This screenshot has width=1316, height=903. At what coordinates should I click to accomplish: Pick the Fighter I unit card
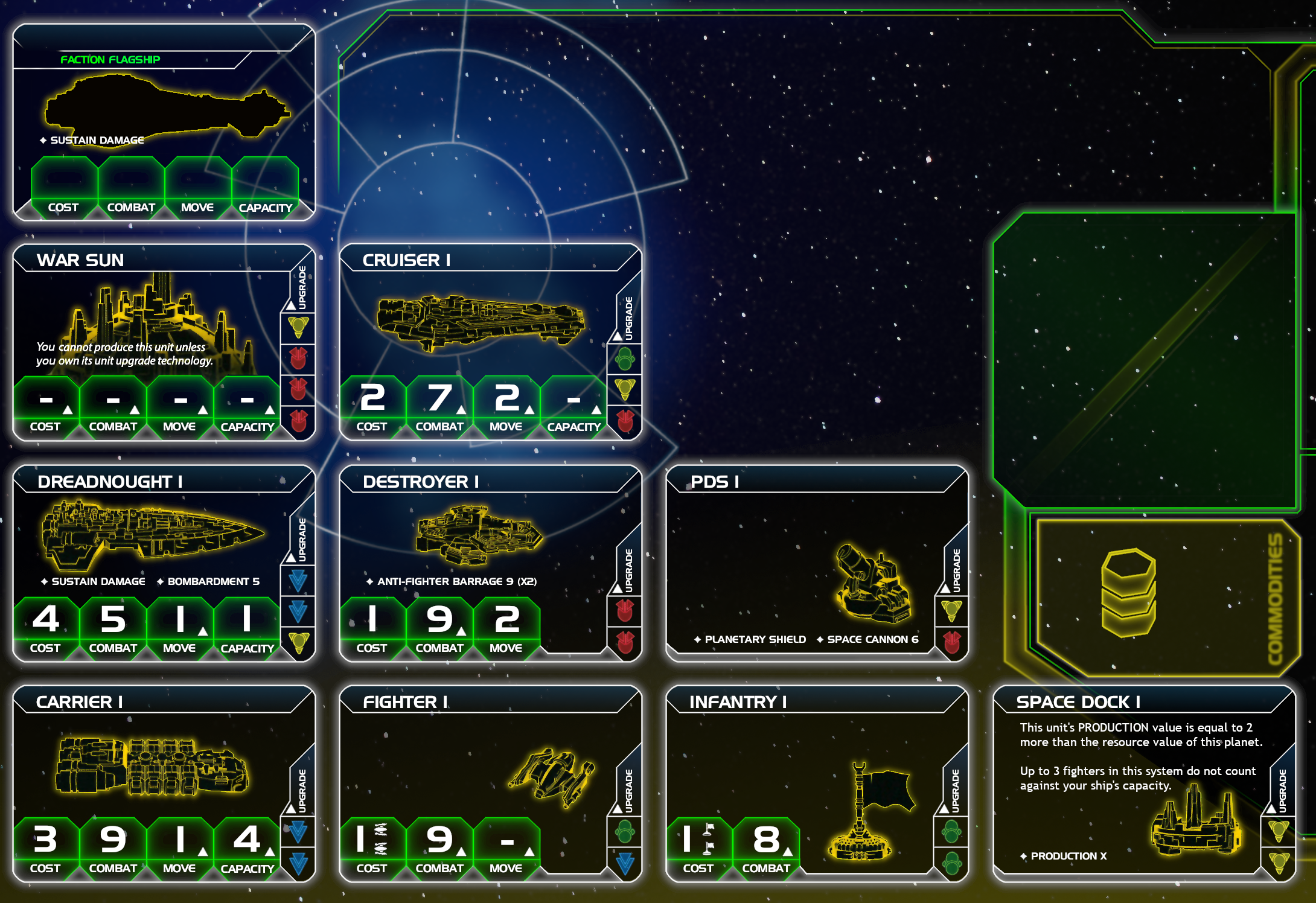click(490, 783)
